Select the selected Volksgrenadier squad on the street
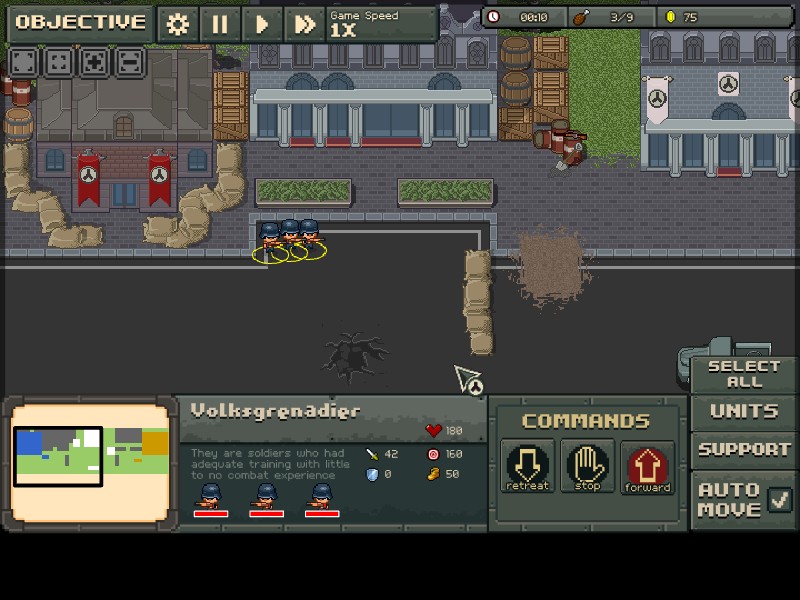The width and height of the screenshot is (800, 600). (289, 238)
